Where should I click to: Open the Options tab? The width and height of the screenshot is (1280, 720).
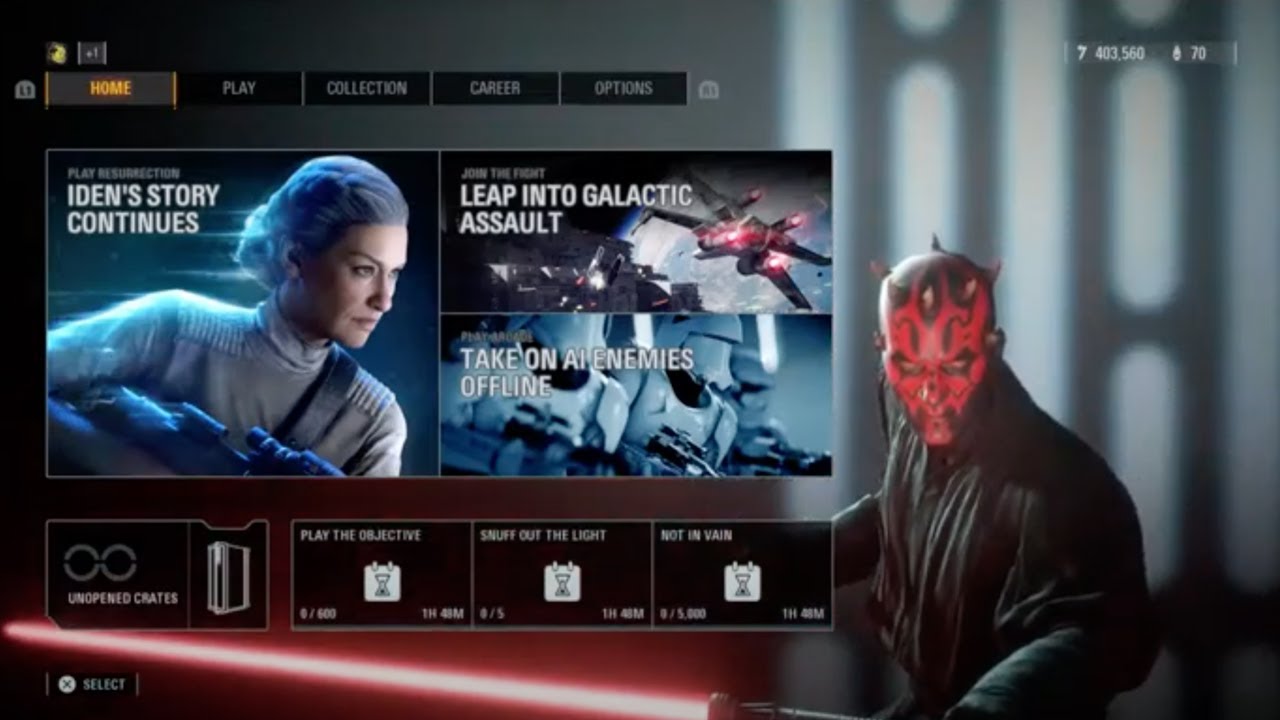(623, 88)
